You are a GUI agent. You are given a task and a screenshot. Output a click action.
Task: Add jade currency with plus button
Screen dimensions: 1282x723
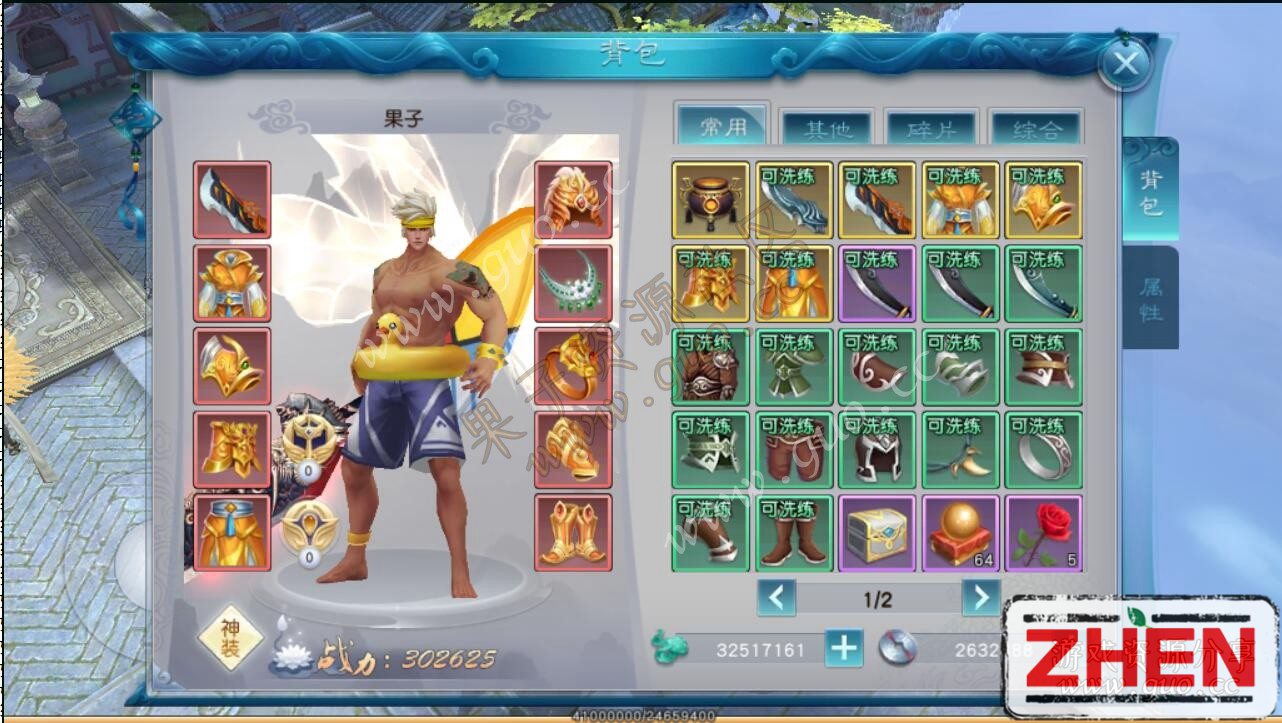pos(844,649)
